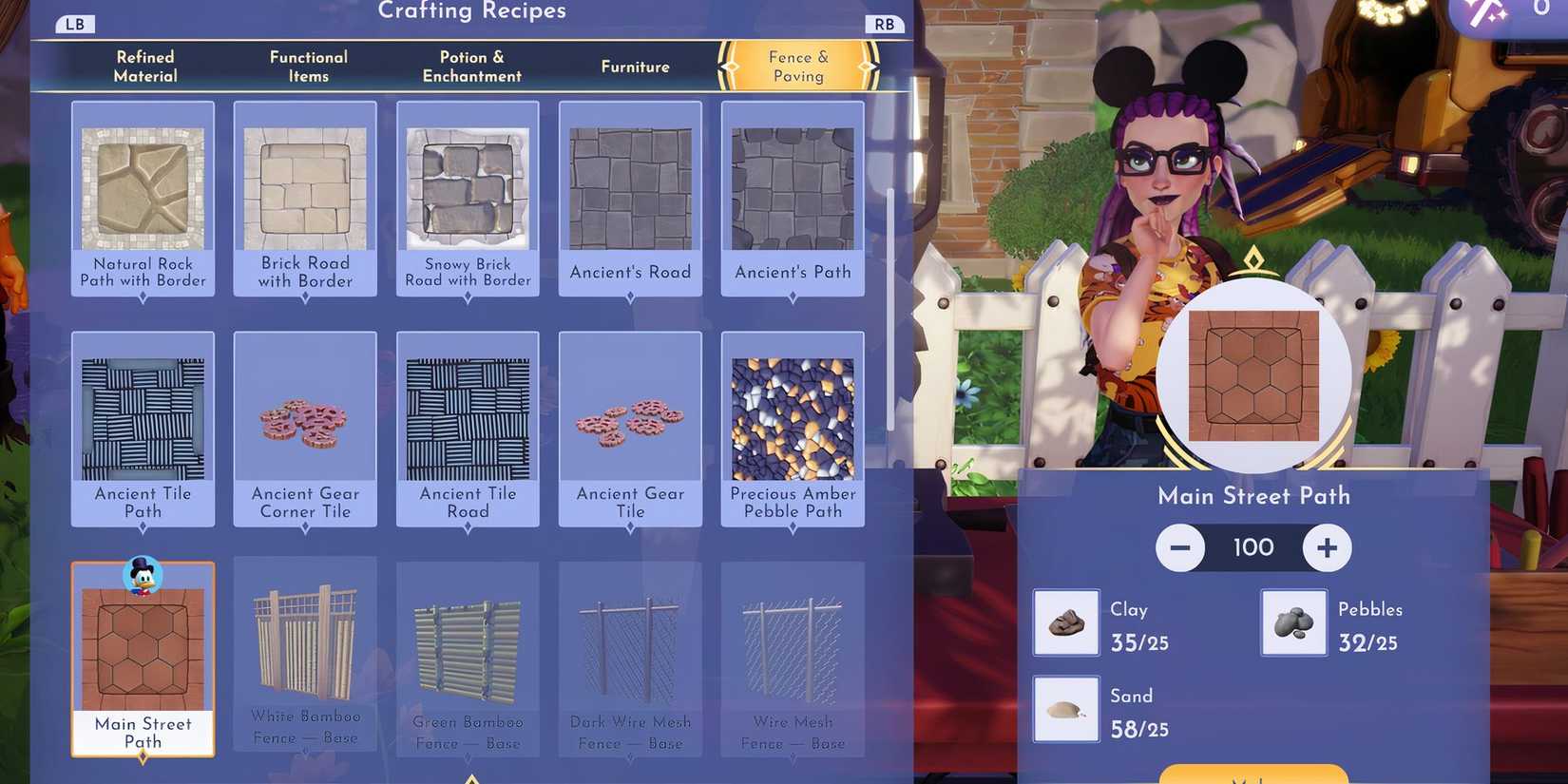Click the Pebbles ingredient icon
The height and width of the screenshot is (784, 1568).
click(x=1292, y=622)
